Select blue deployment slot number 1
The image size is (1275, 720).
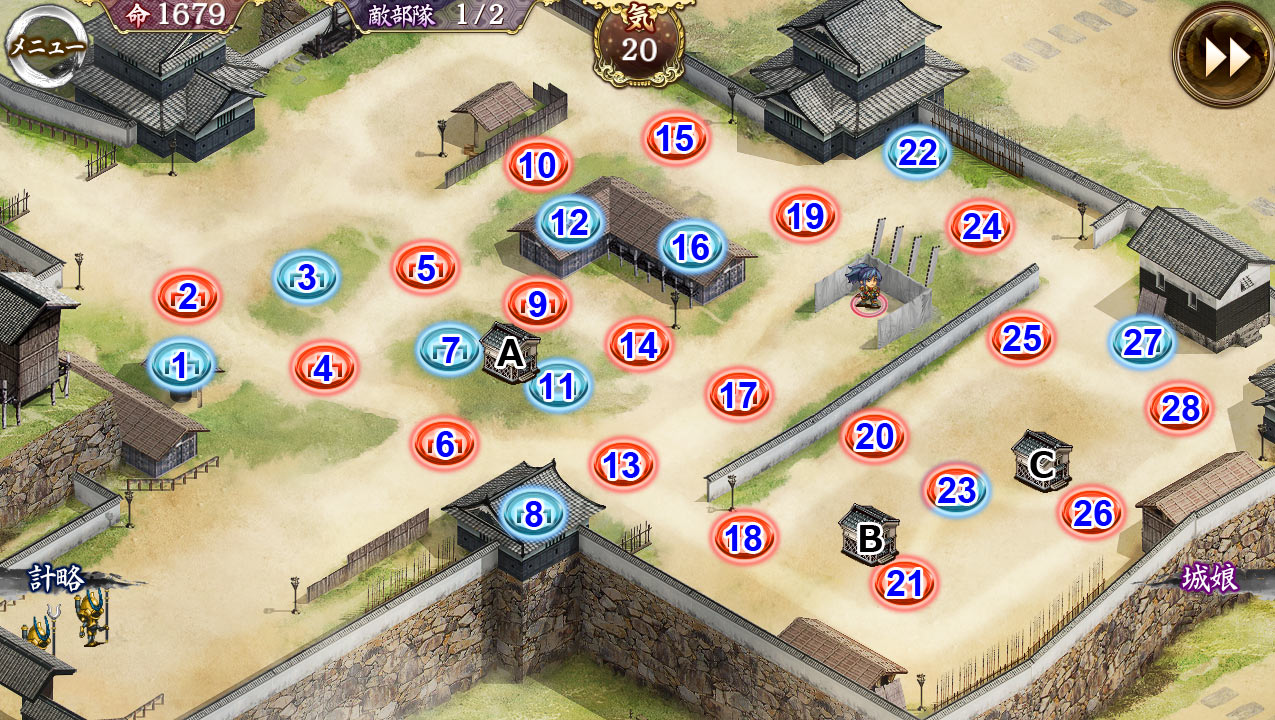[181, 366]
